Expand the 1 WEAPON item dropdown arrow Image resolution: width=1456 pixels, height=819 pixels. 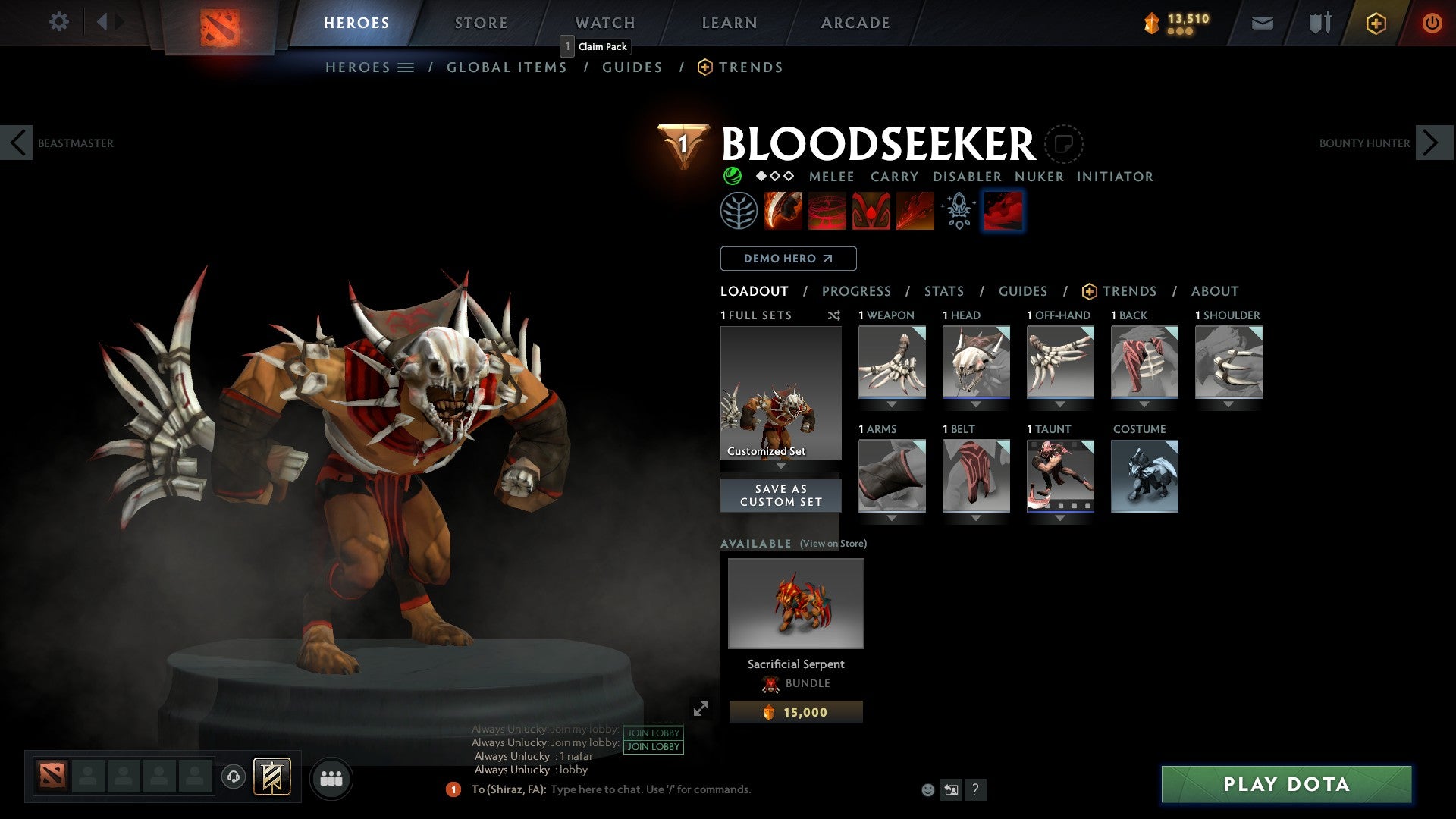coord(892,403)
